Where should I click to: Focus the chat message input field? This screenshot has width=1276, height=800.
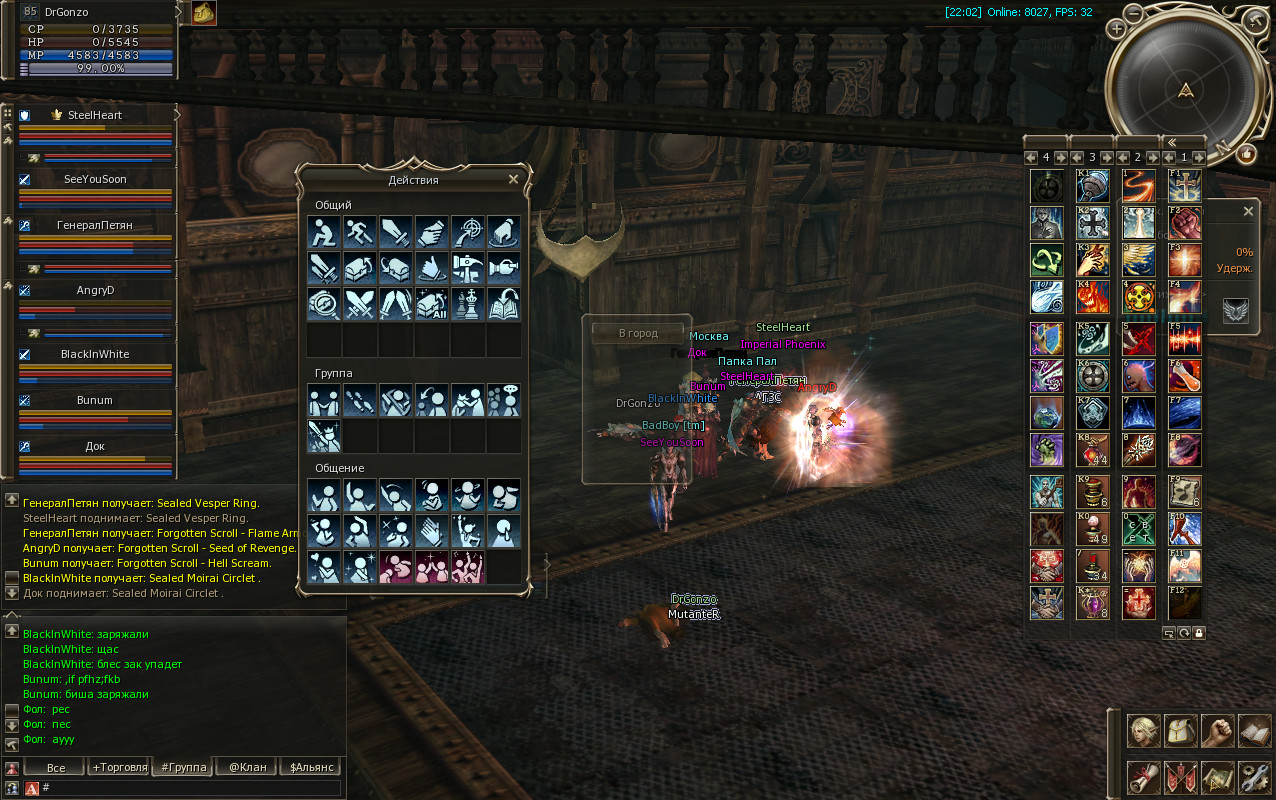coord(190,788)
